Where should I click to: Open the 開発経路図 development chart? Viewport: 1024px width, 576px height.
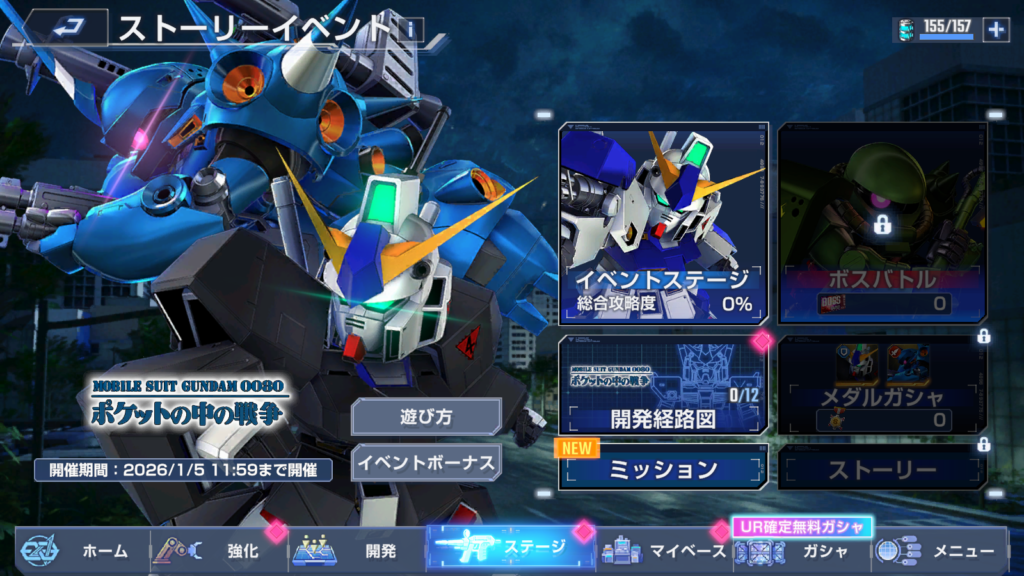[x=663, y=385]
